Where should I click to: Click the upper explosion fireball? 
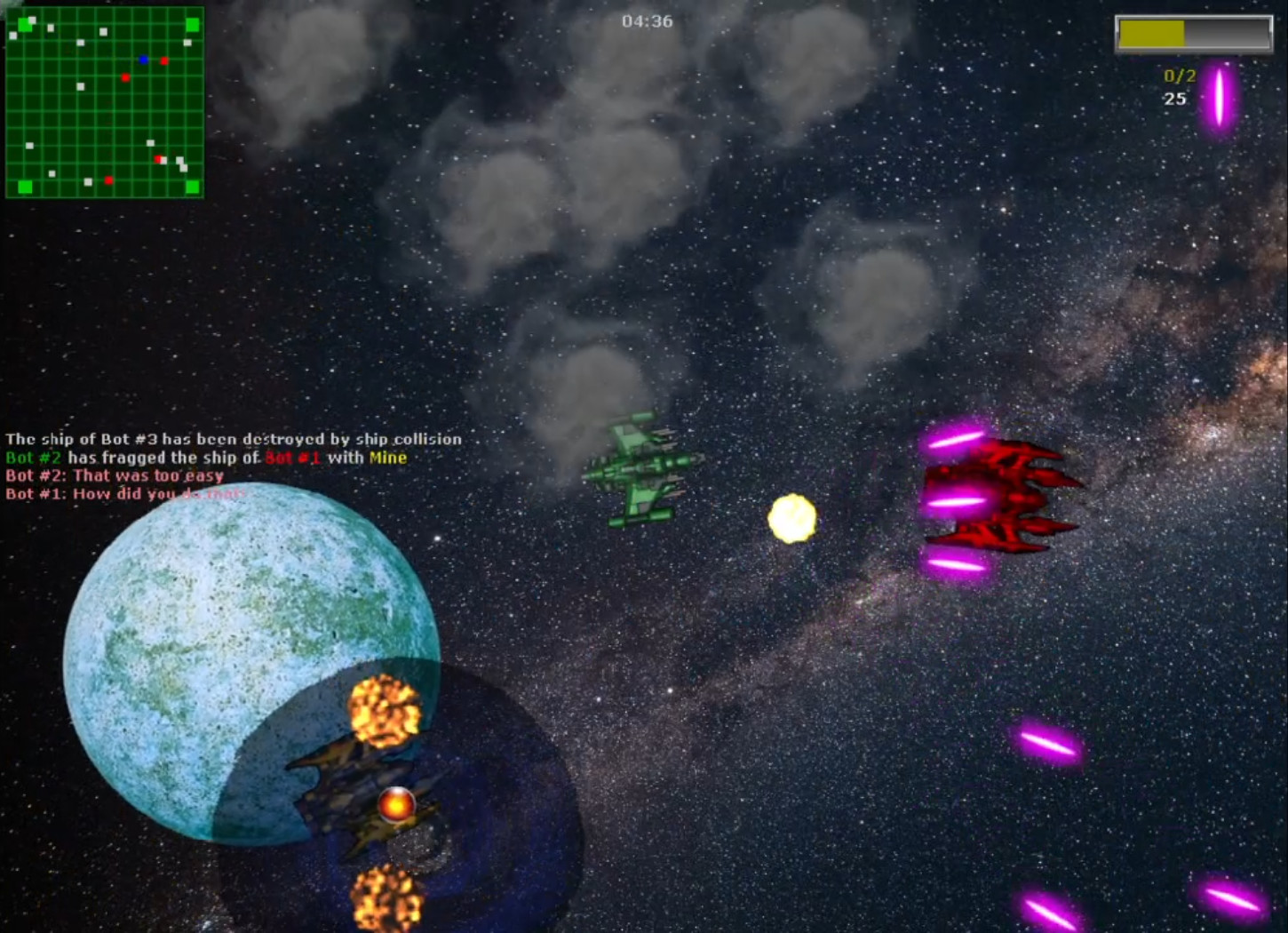click(x=384, y=709)
